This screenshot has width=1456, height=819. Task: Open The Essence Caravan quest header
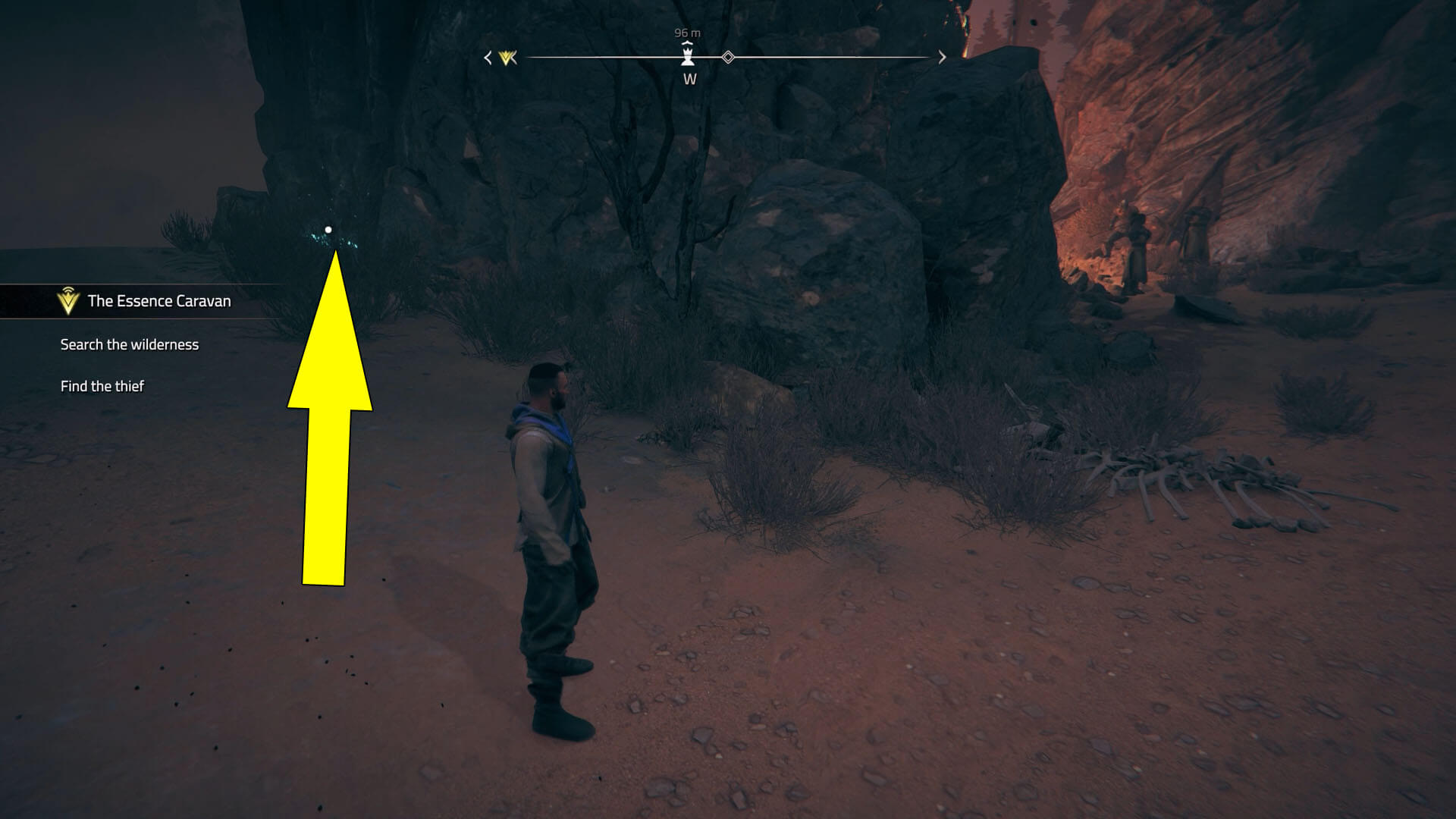pyautogui.click(x=158, y=300)
